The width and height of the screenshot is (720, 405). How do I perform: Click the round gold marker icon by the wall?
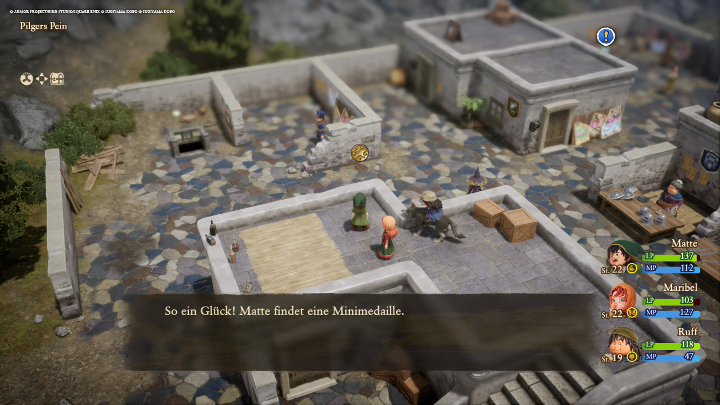(360, 152)
